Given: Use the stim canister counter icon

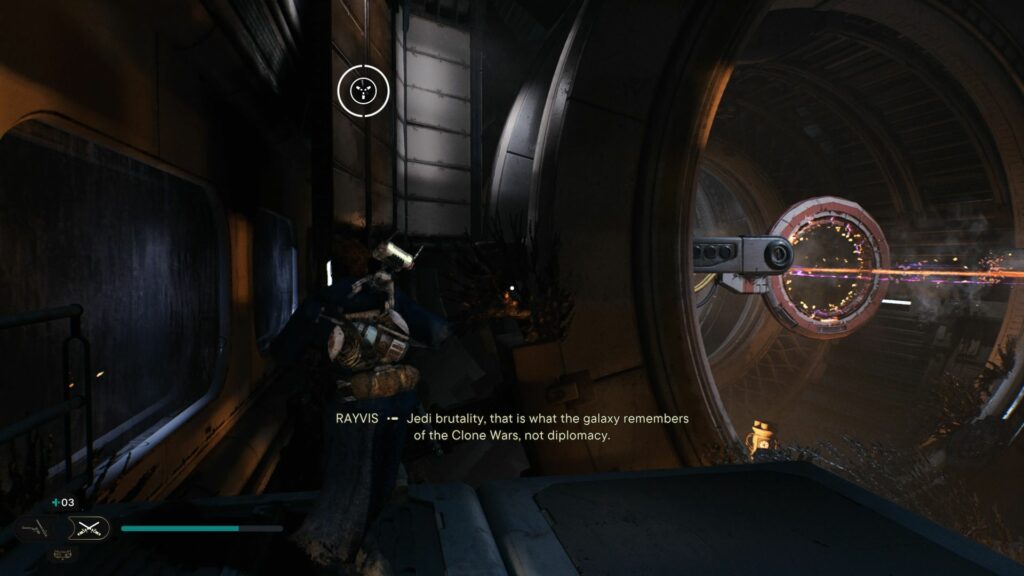Looking at the screenshot, I should (x=57, y=502).
